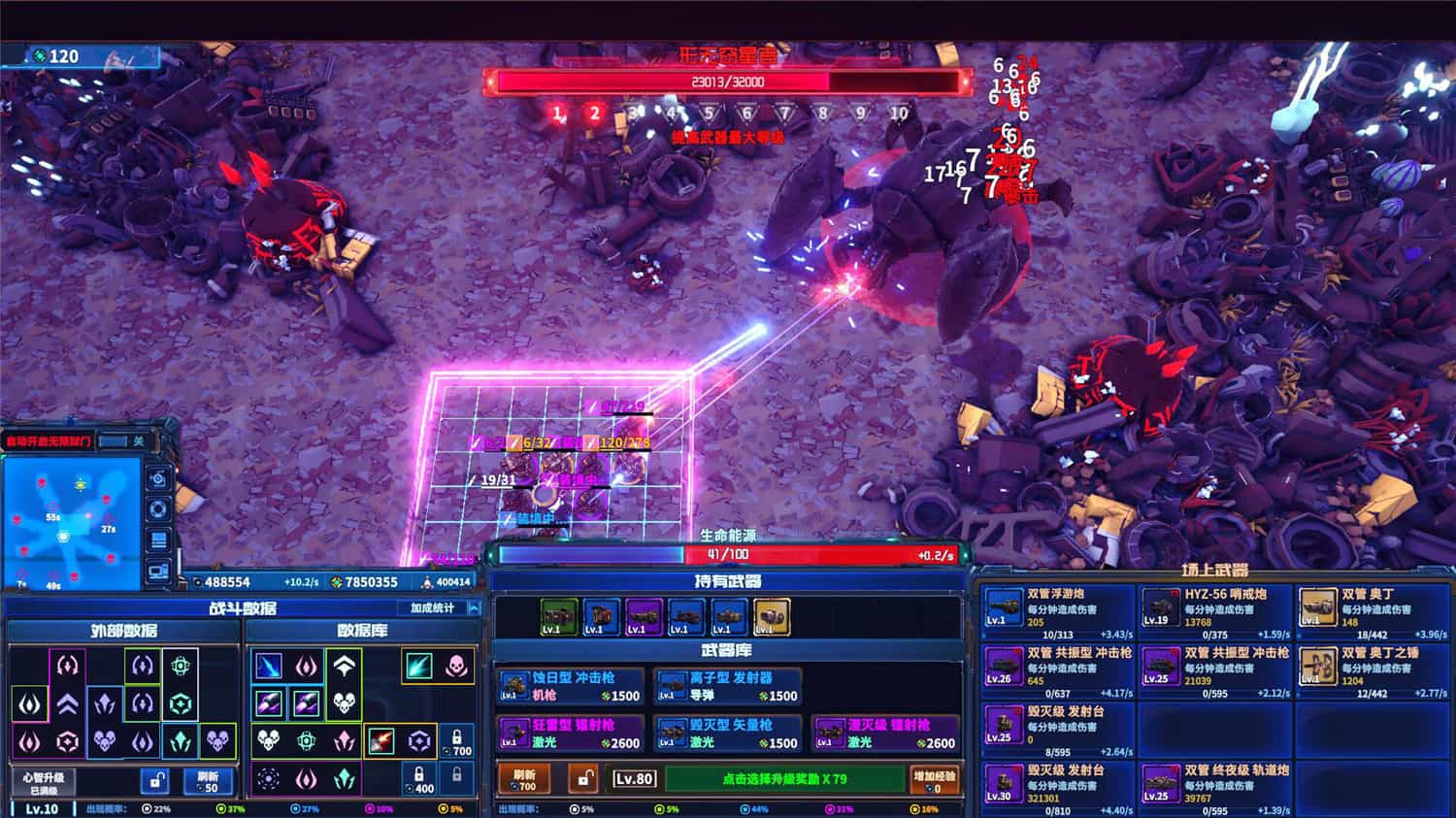Image resolution: width=1456 pixels, height=818 pixels.
Task: Click the unlock padlock beside 刷新 50
Action: click(152, 781)
